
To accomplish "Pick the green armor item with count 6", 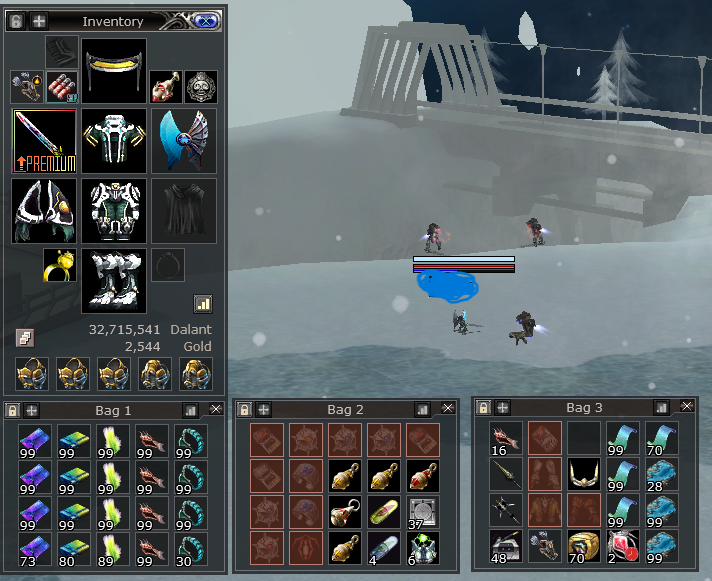I will [420, 546].
